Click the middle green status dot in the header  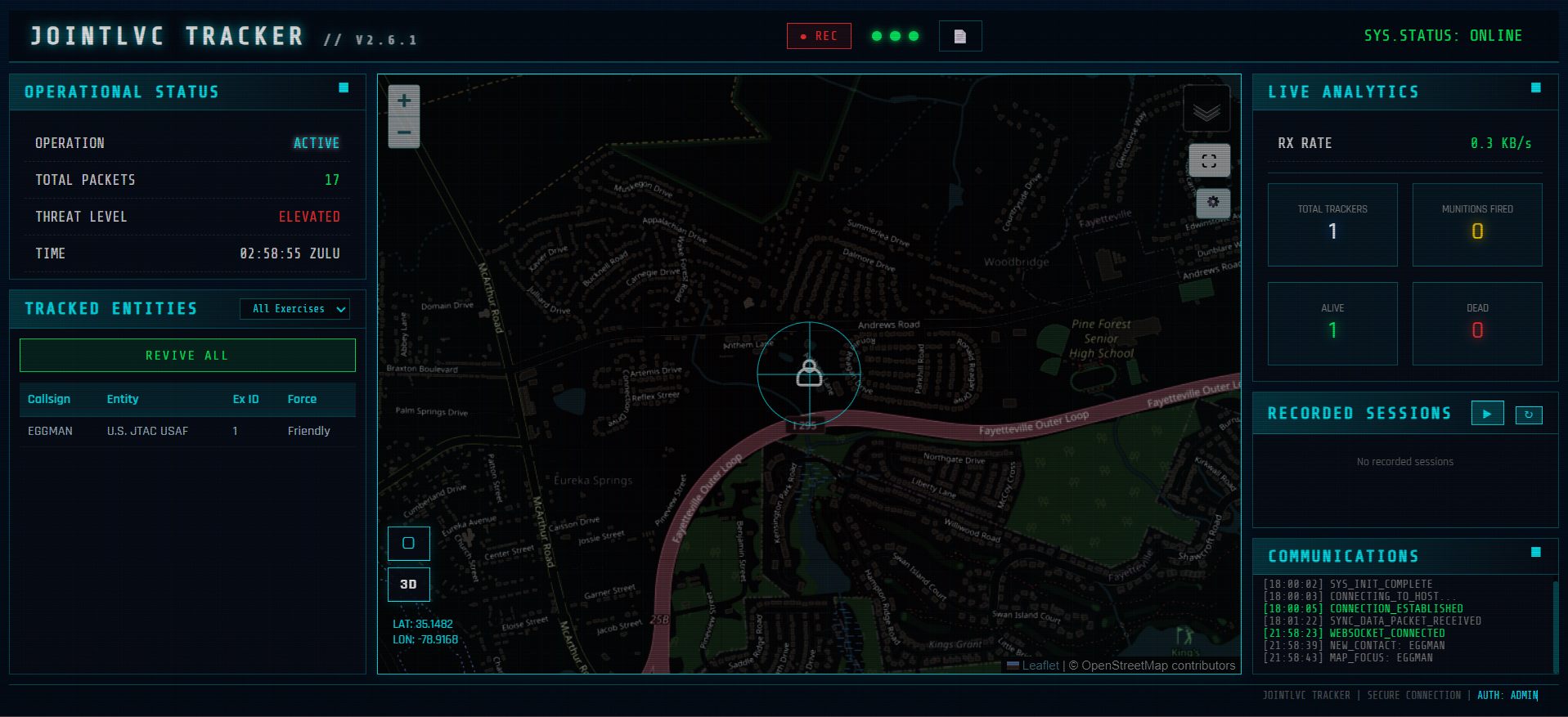click(x=894, y=35)
